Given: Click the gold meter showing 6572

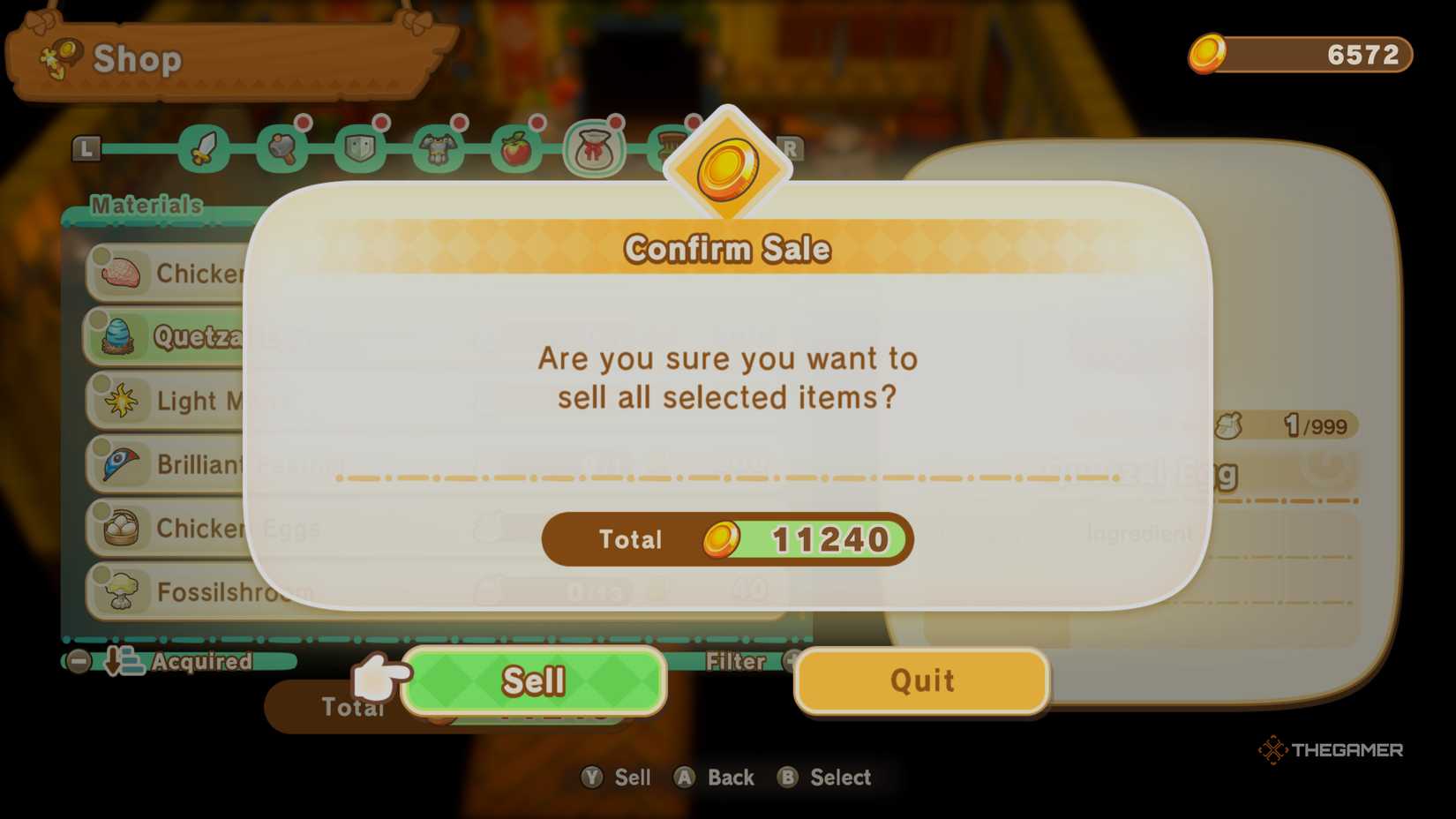Looking at the screenshot, I should [x=1300, y=56].
